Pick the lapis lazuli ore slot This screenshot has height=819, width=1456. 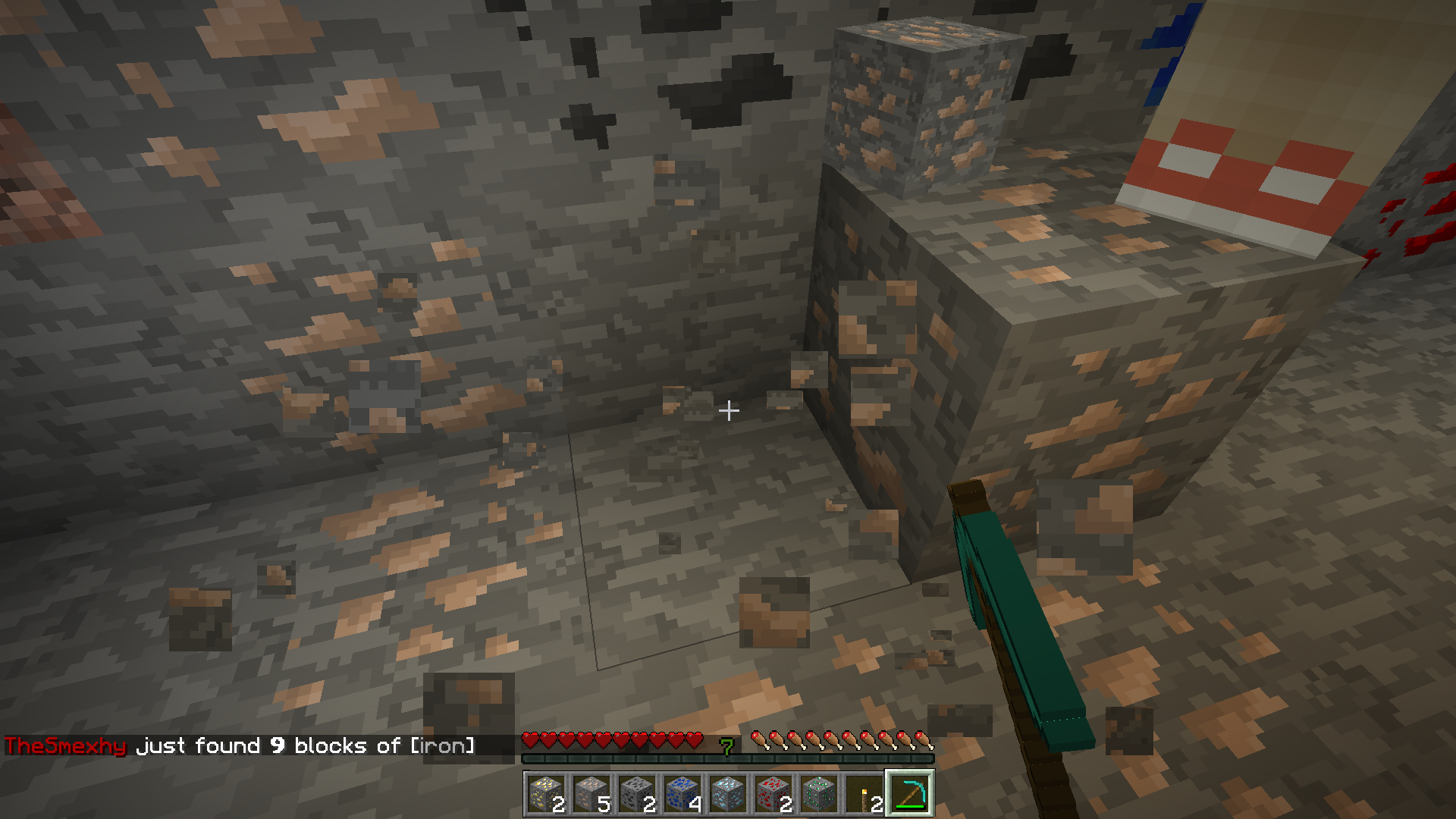tap(682, 794)
